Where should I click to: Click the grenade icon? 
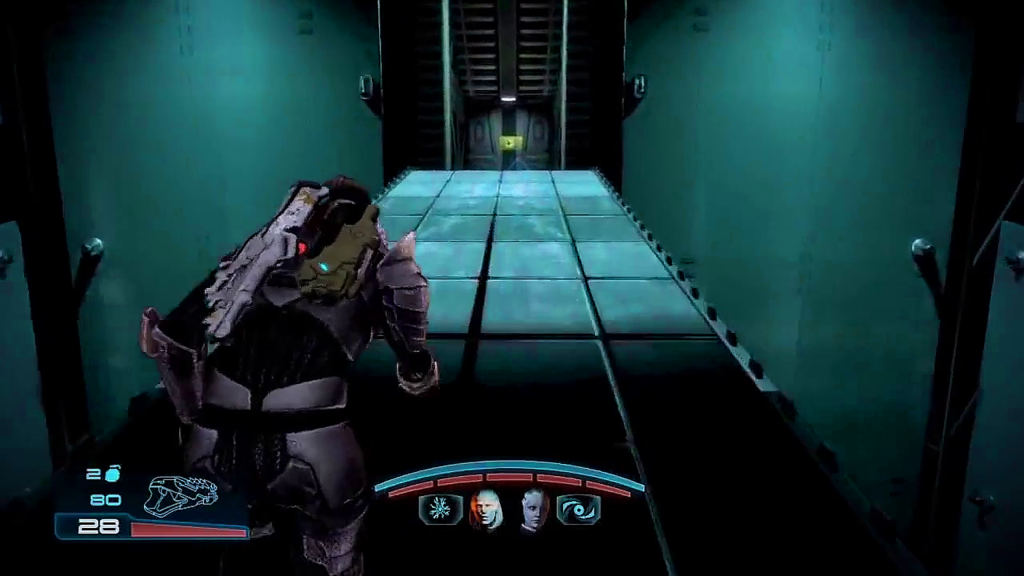(109, 474)
